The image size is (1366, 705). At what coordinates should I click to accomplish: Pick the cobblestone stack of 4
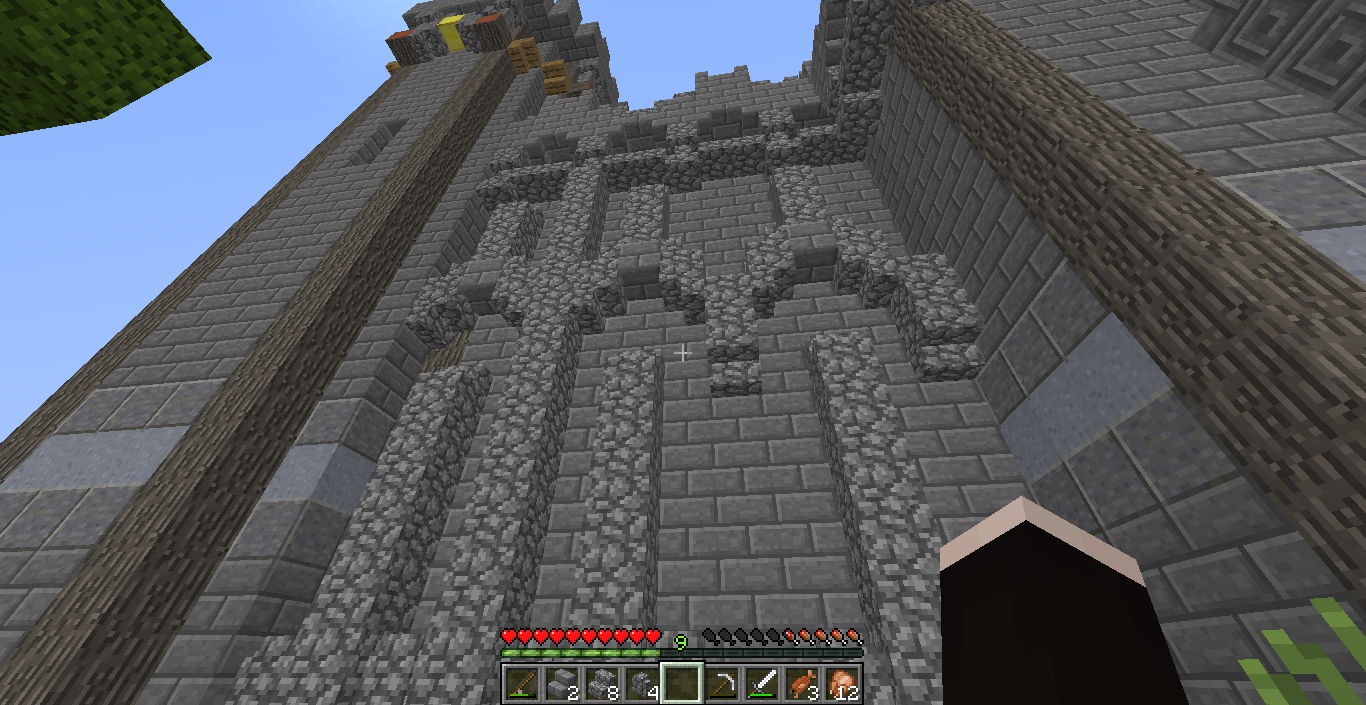[641, 684]
